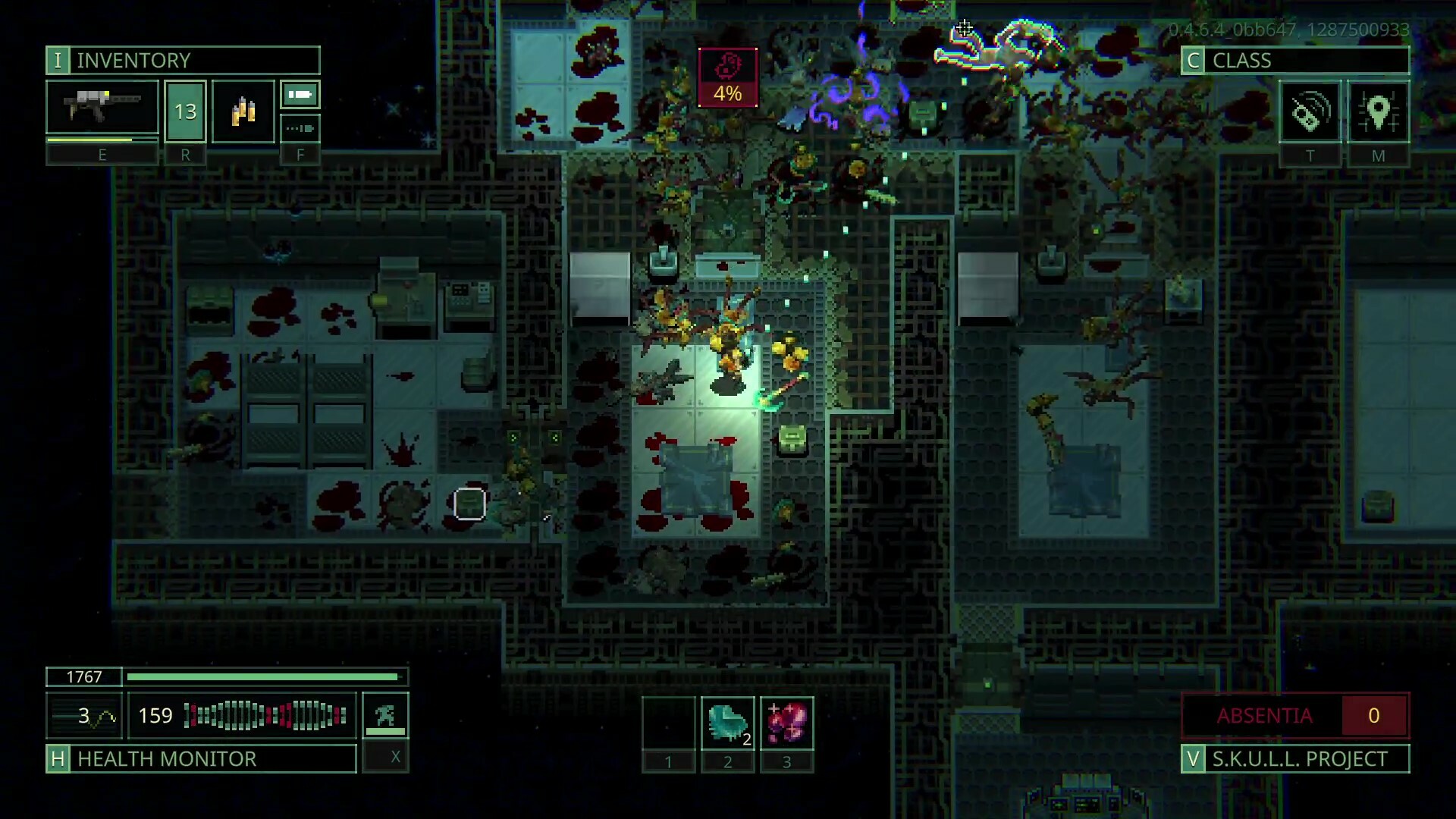1456x819 pixels.
Task: Toggle the Inventory panel via the I key button
Action: [x=57, y=61]
